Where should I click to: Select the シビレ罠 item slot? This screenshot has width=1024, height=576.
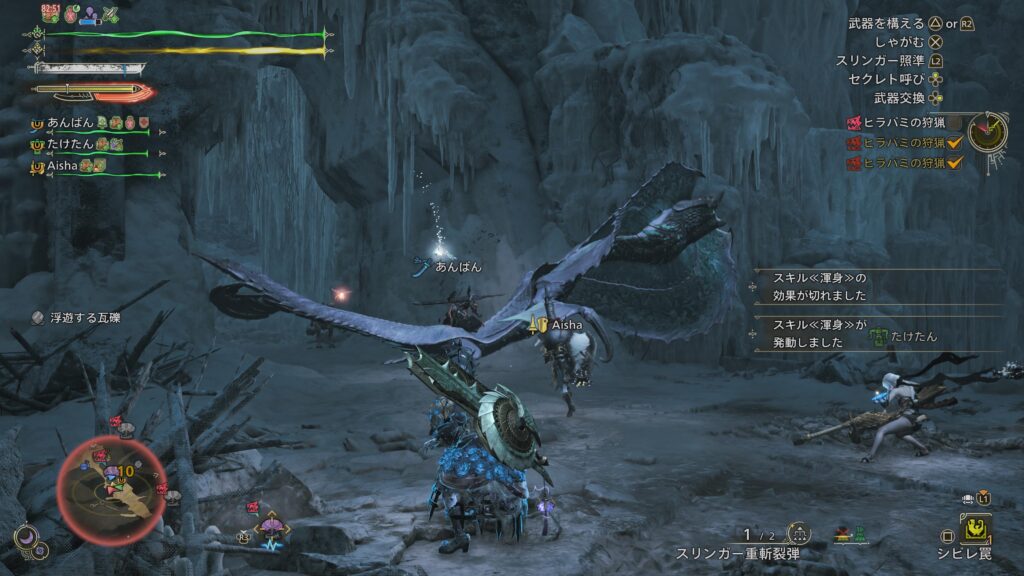pyautogui.click(x=976, y=528)
